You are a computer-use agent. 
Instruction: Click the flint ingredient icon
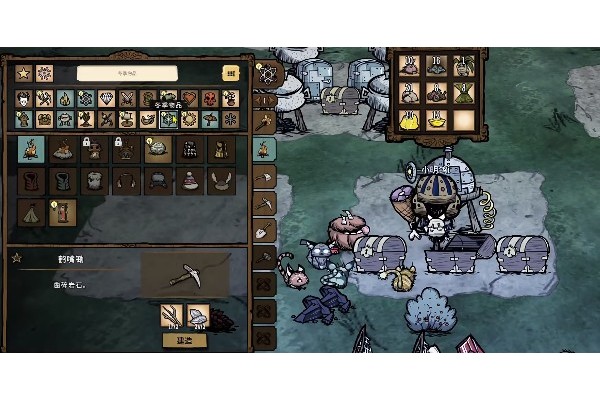(x=198, y=316)
